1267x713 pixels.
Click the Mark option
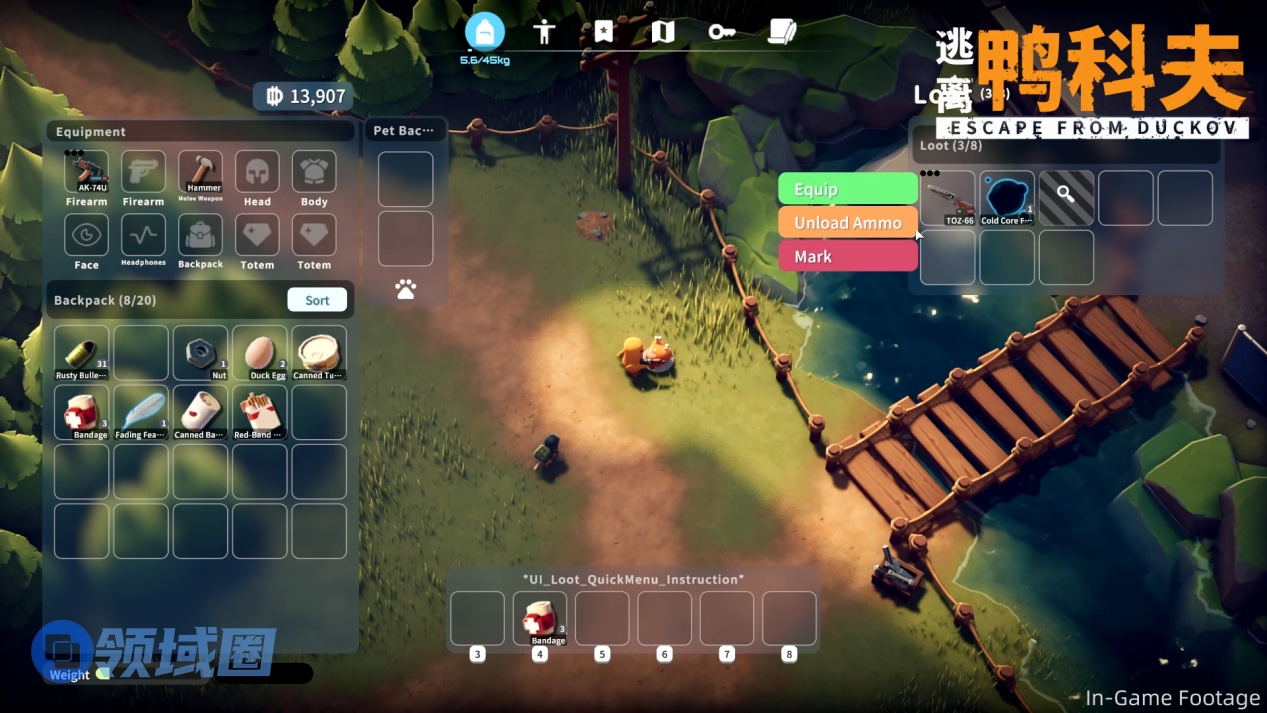pos(847,257)
